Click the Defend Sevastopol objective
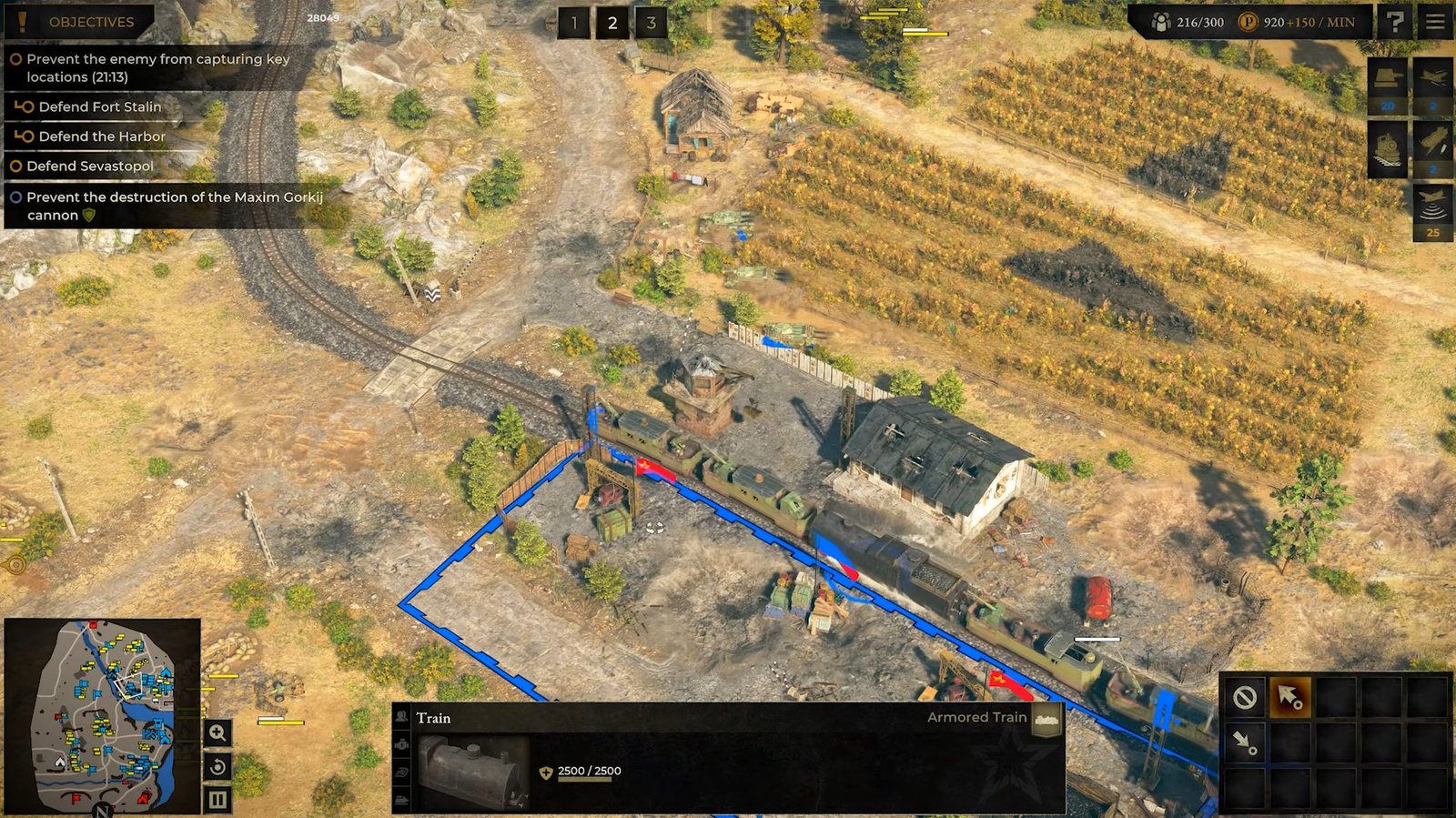The image size is (1456, 818). tap(89, 167)
